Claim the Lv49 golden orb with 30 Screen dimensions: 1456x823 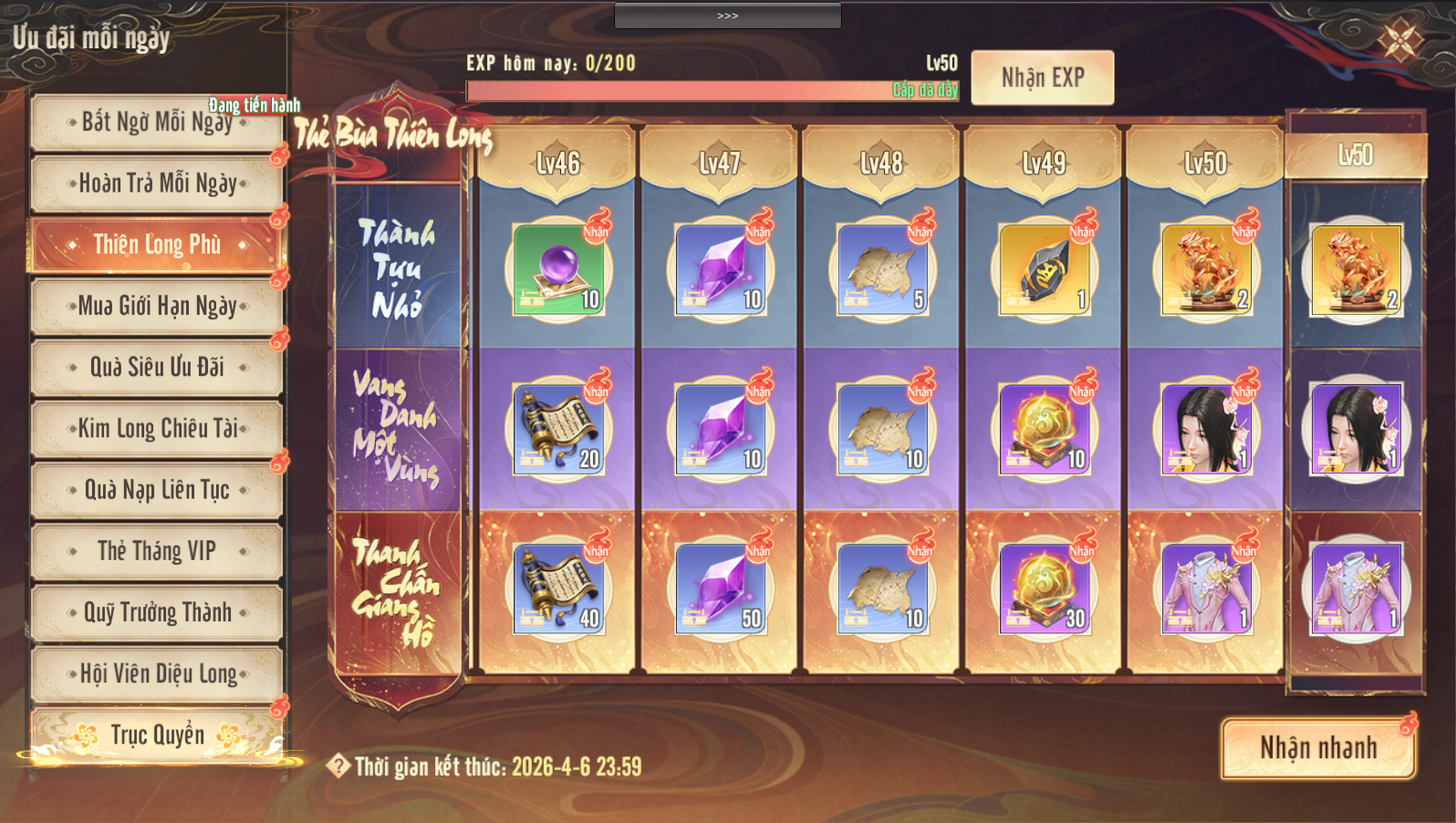[x=1044, y=589]
